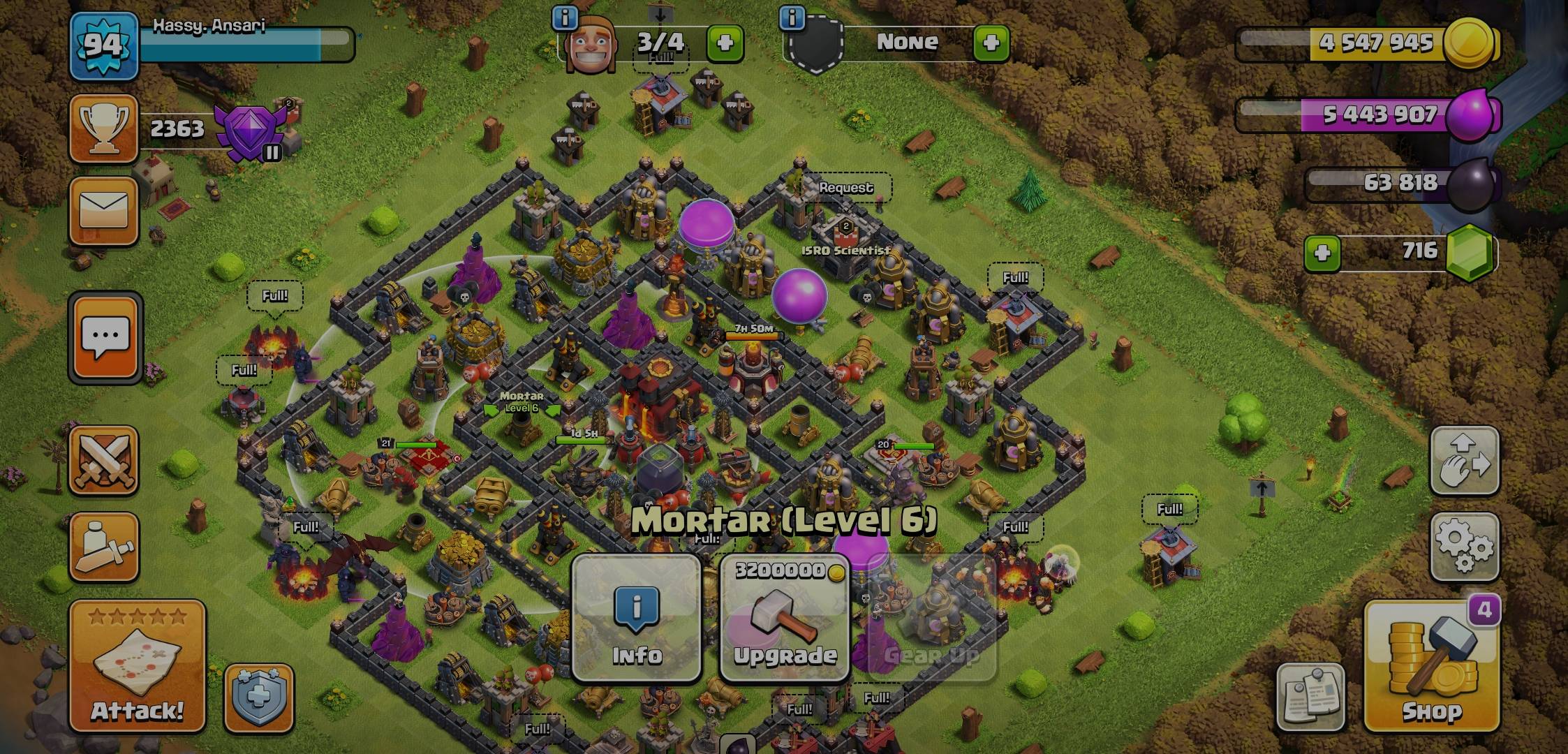This screenshot has width=1568, height=754.
Task: Add gems with the green plus
Action: pyautogui.click(x=1322, y=252)
